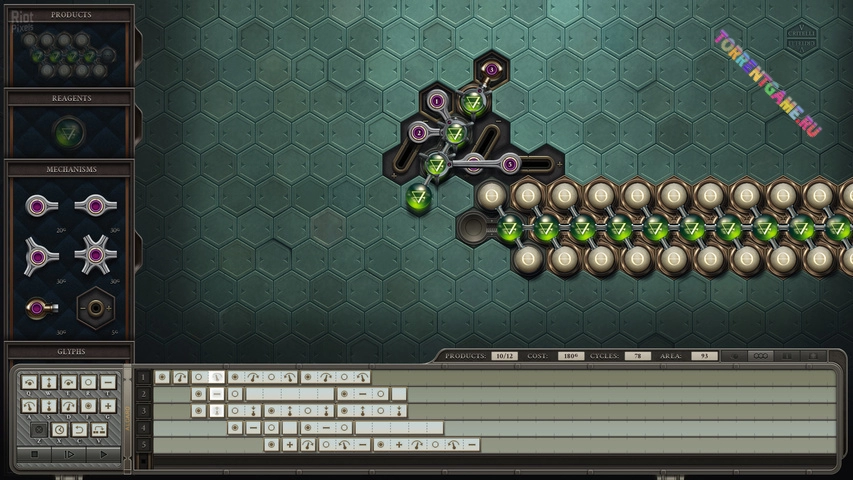Select the reset arm instruction arrow
Viewport: 853px width, 480px height.
click(x=79, y=429)
